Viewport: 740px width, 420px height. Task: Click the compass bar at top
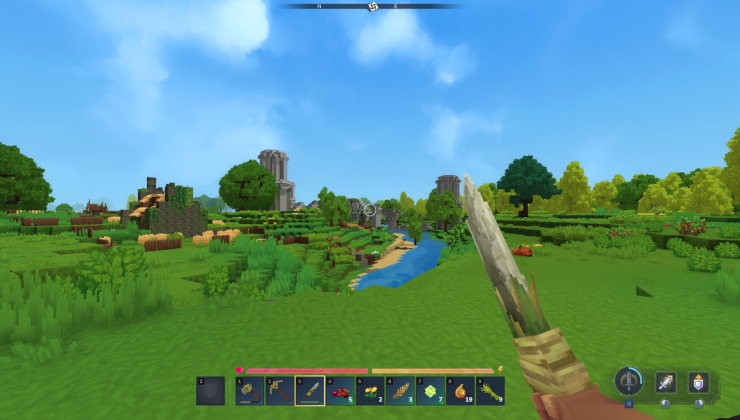372,6
